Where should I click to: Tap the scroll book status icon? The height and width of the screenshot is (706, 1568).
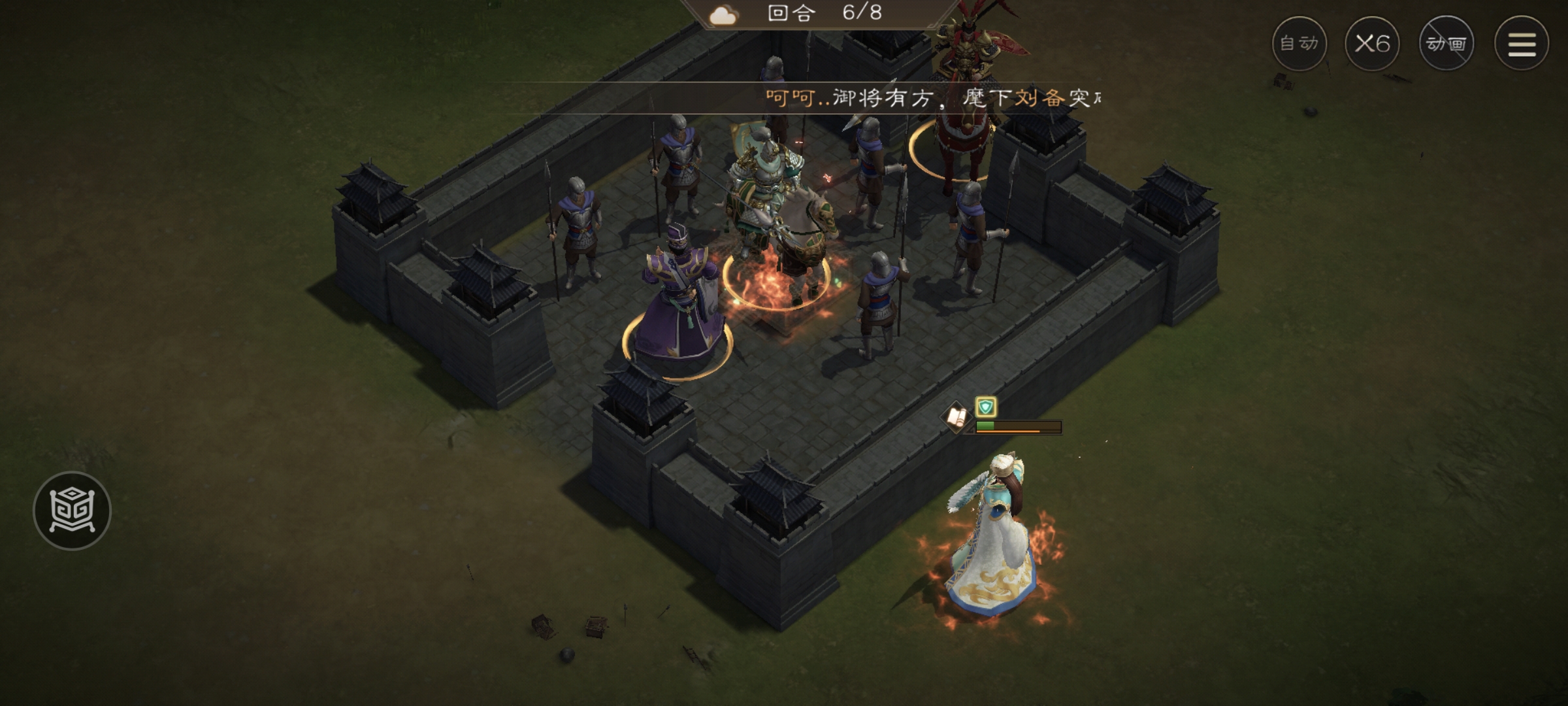pyautogui.click(x=956, y=416)
